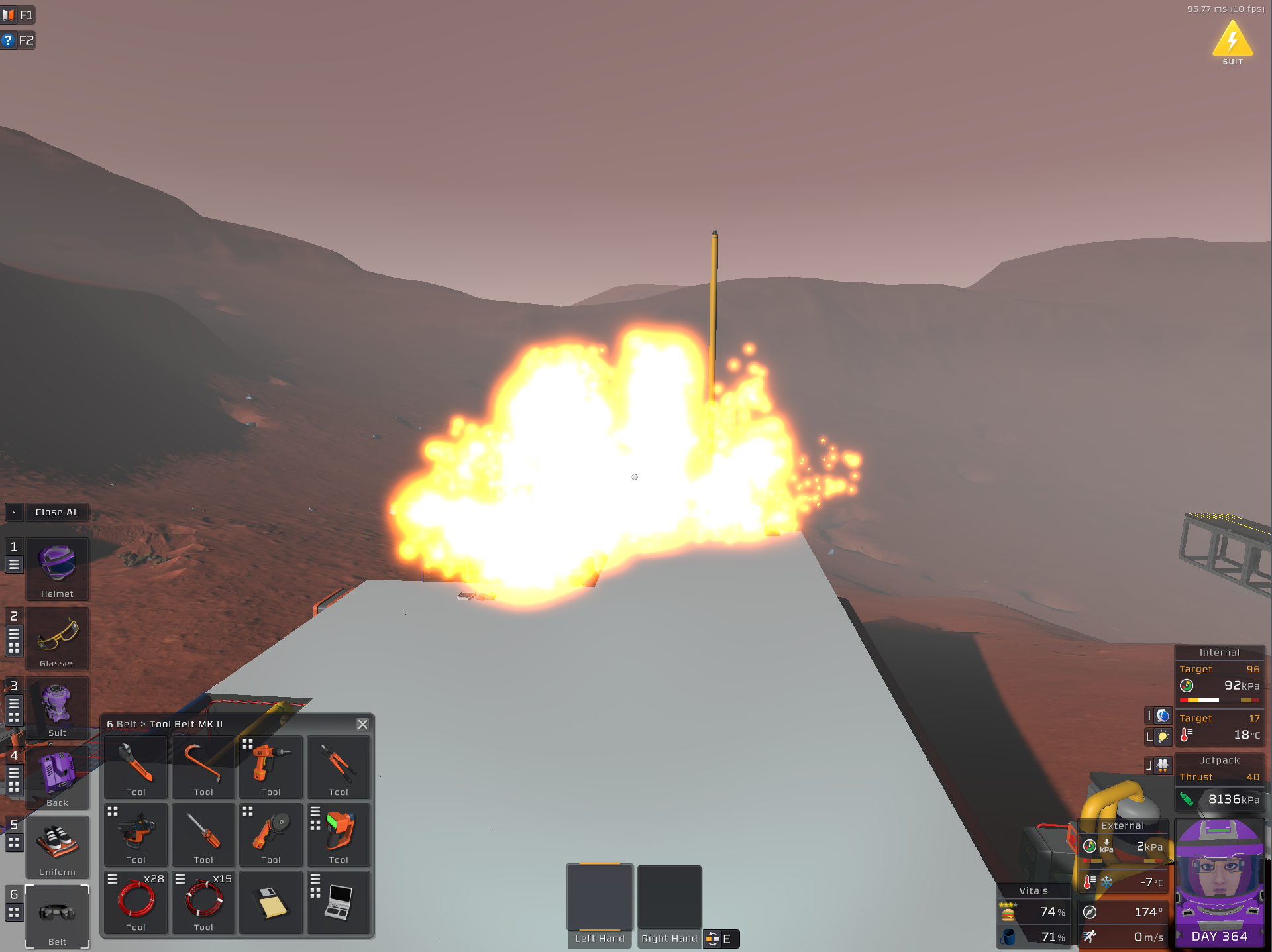
Task: Select the laptop item slot
Action: coord(339,902)
